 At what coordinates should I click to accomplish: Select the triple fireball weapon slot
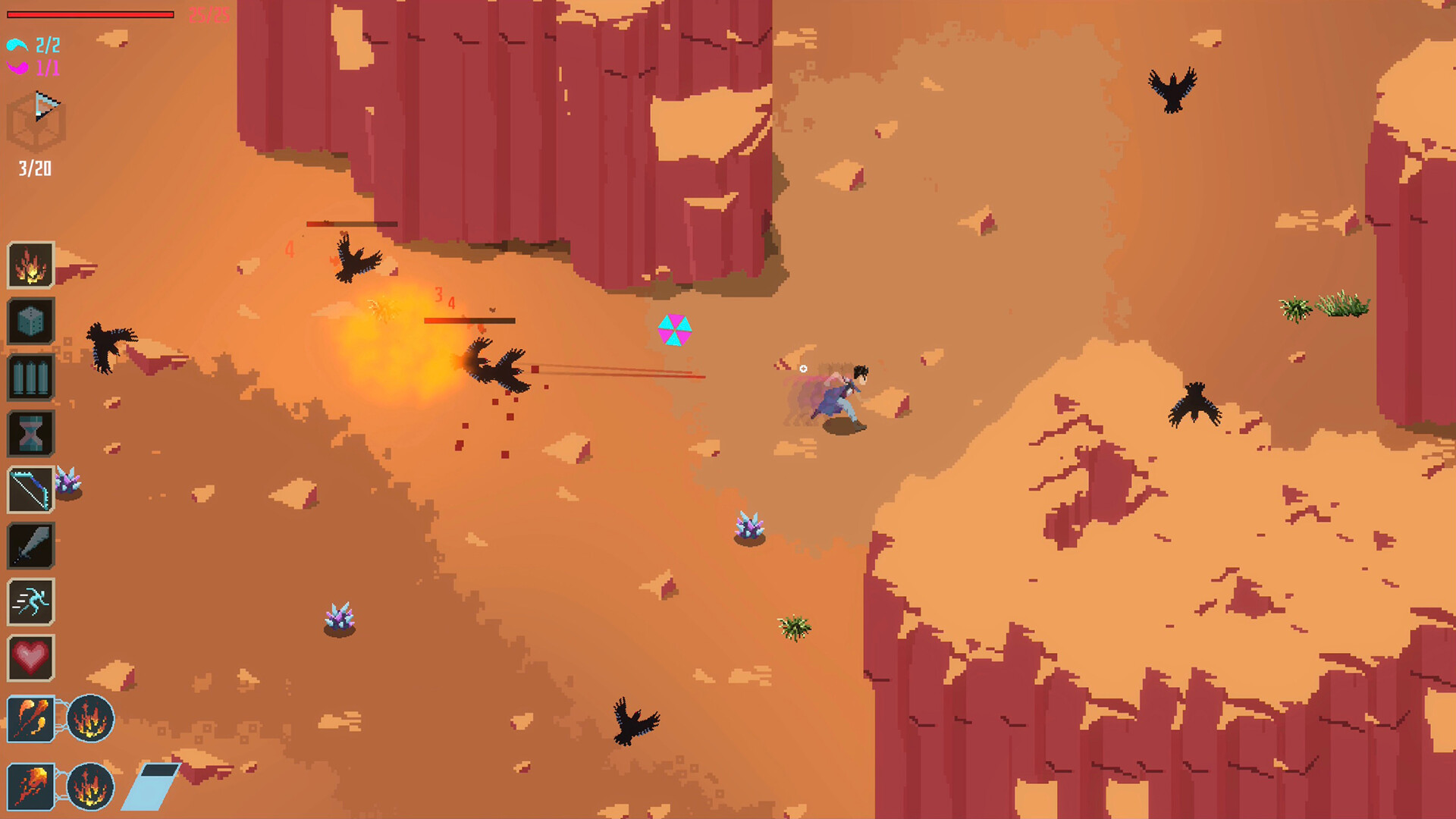click(30, 719)
